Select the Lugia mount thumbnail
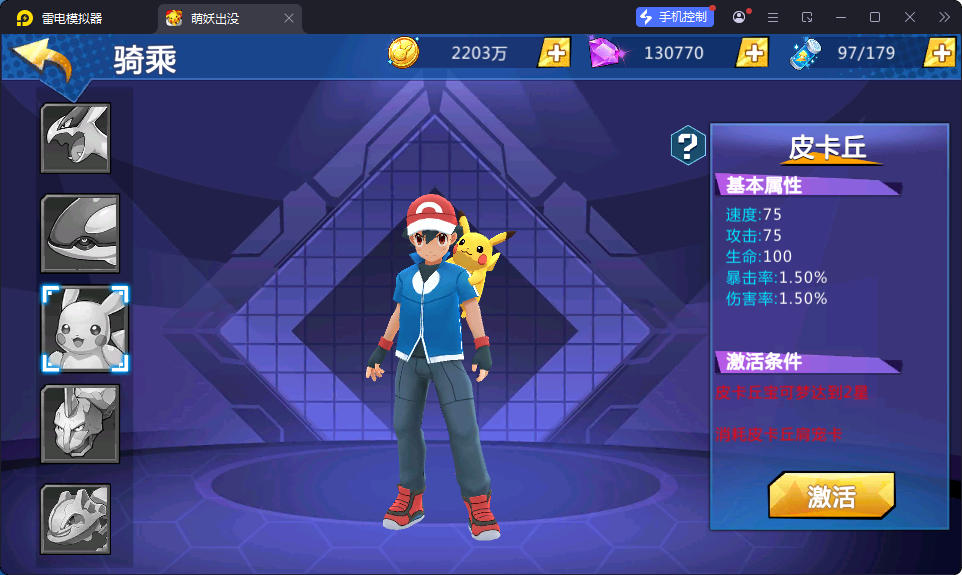The image size is (962, 575). pyautogui.click(x=75, y=138)
